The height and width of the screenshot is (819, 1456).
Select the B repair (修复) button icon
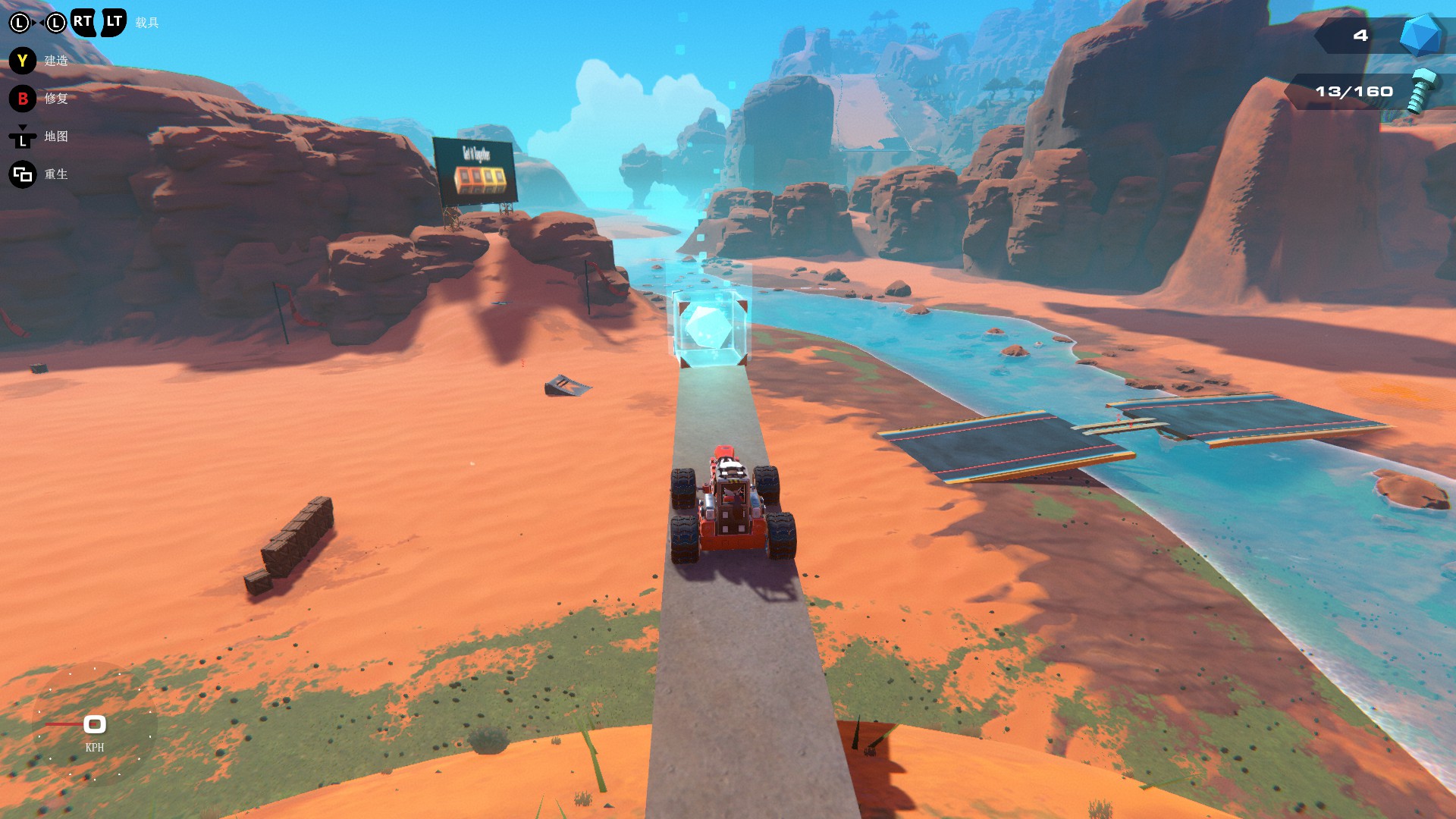pyautogui.click(x=21, y=99)
